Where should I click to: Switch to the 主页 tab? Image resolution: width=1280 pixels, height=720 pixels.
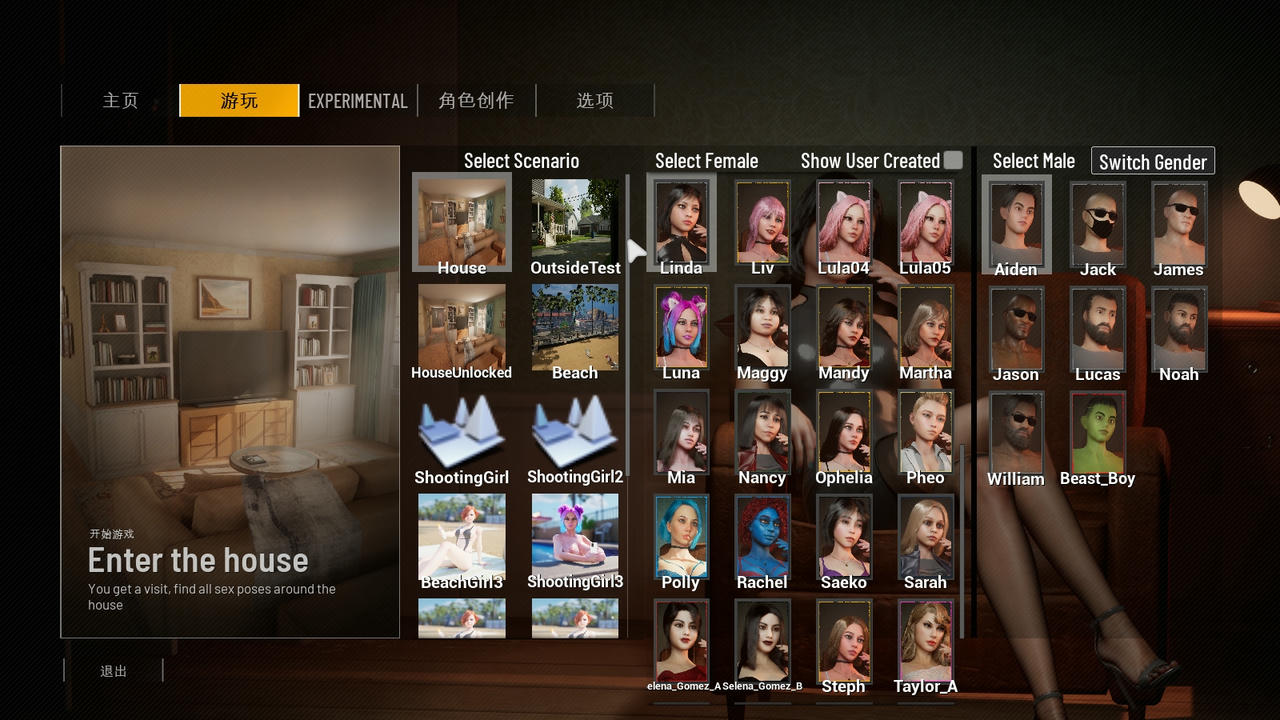120,101
